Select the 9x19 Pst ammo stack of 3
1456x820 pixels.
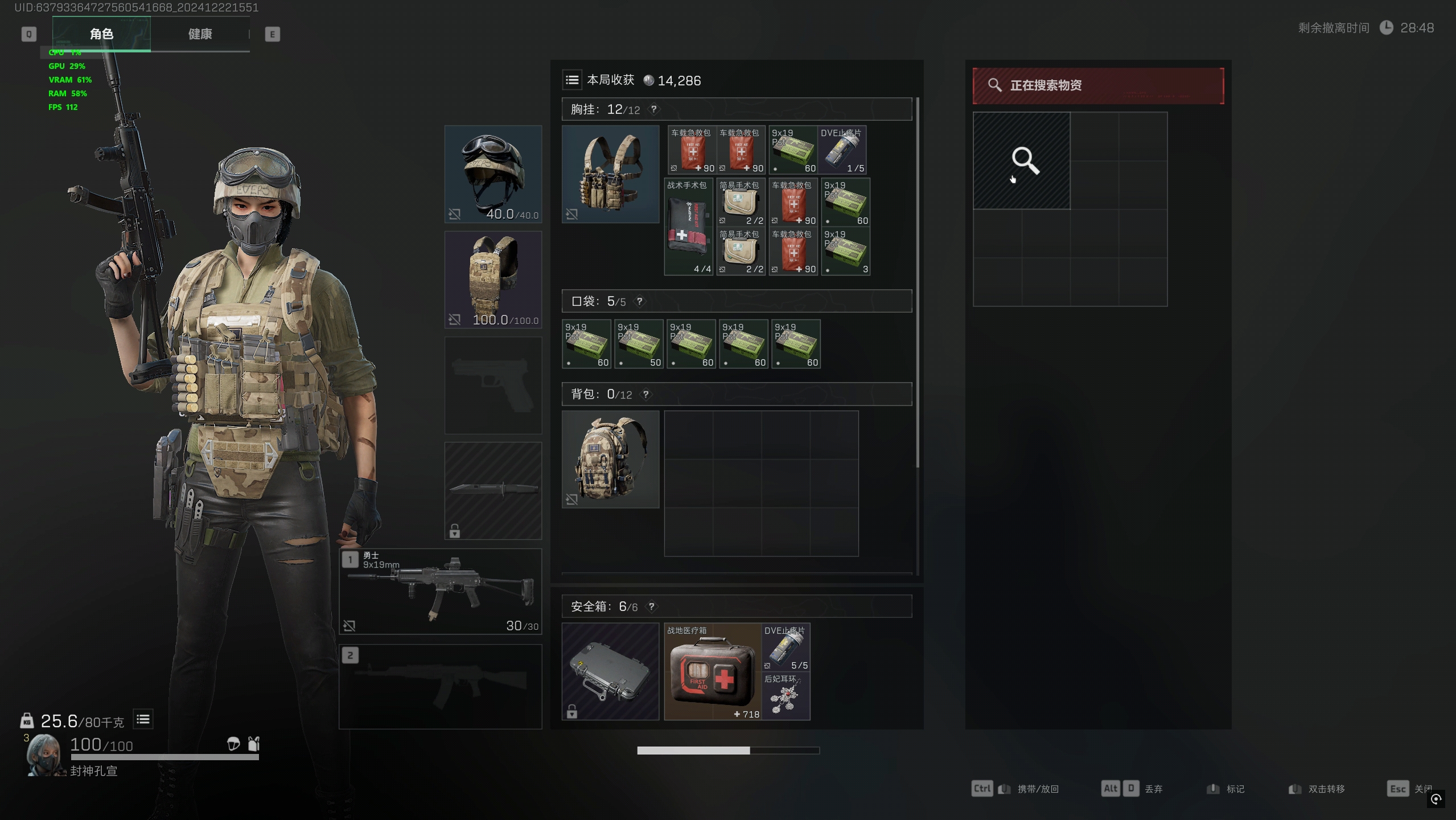pyautogui.click(x=846, y=252)
